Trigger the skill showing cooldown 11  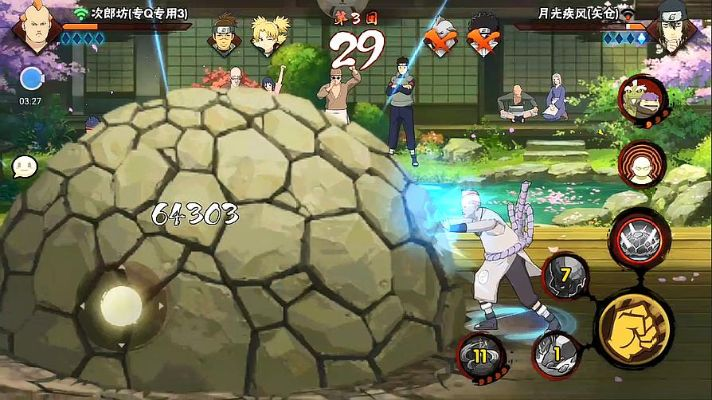(480, 354)
